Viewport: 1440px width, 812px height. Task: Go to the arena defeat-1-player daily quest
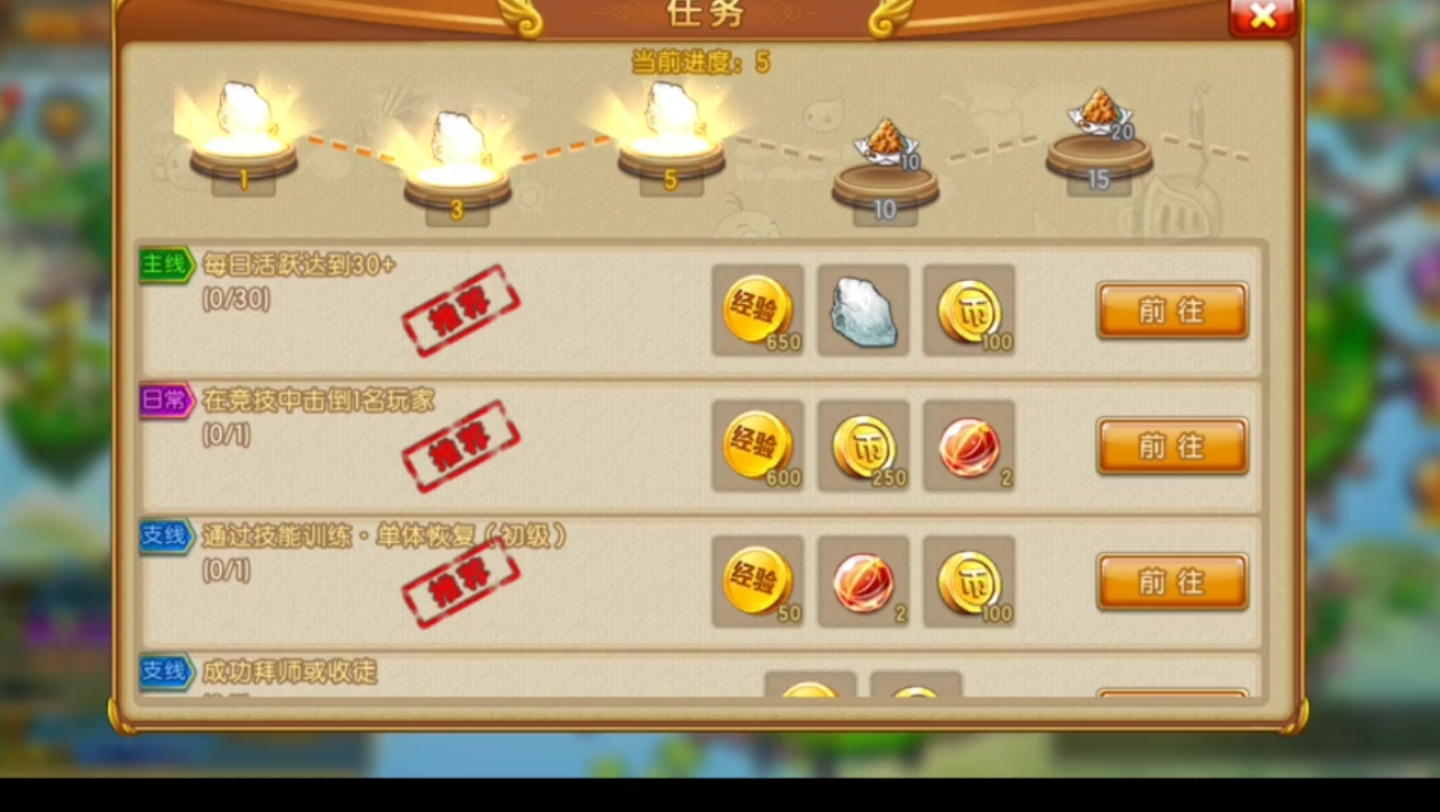1172,446
